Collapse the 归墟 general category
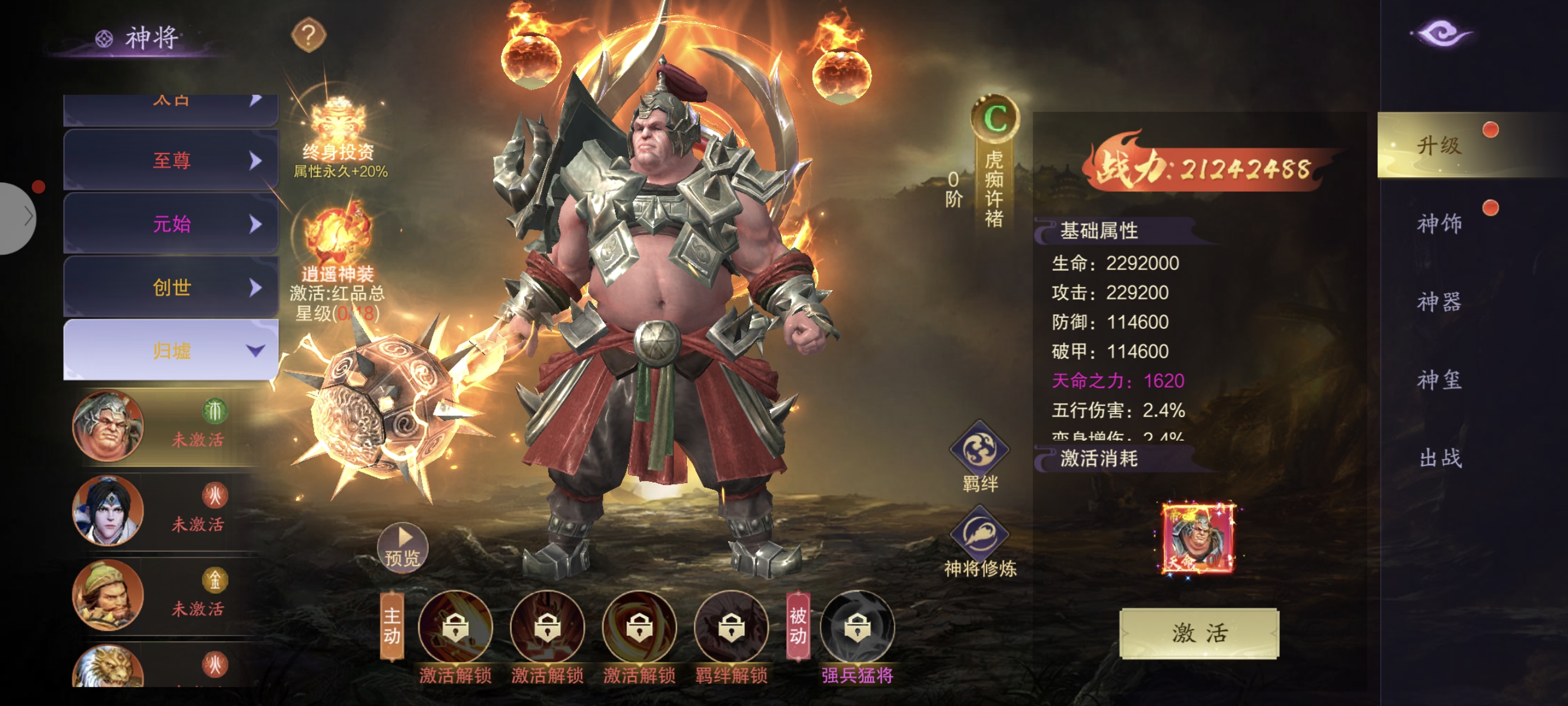1568x706 pixels. (x=171, y=351)
